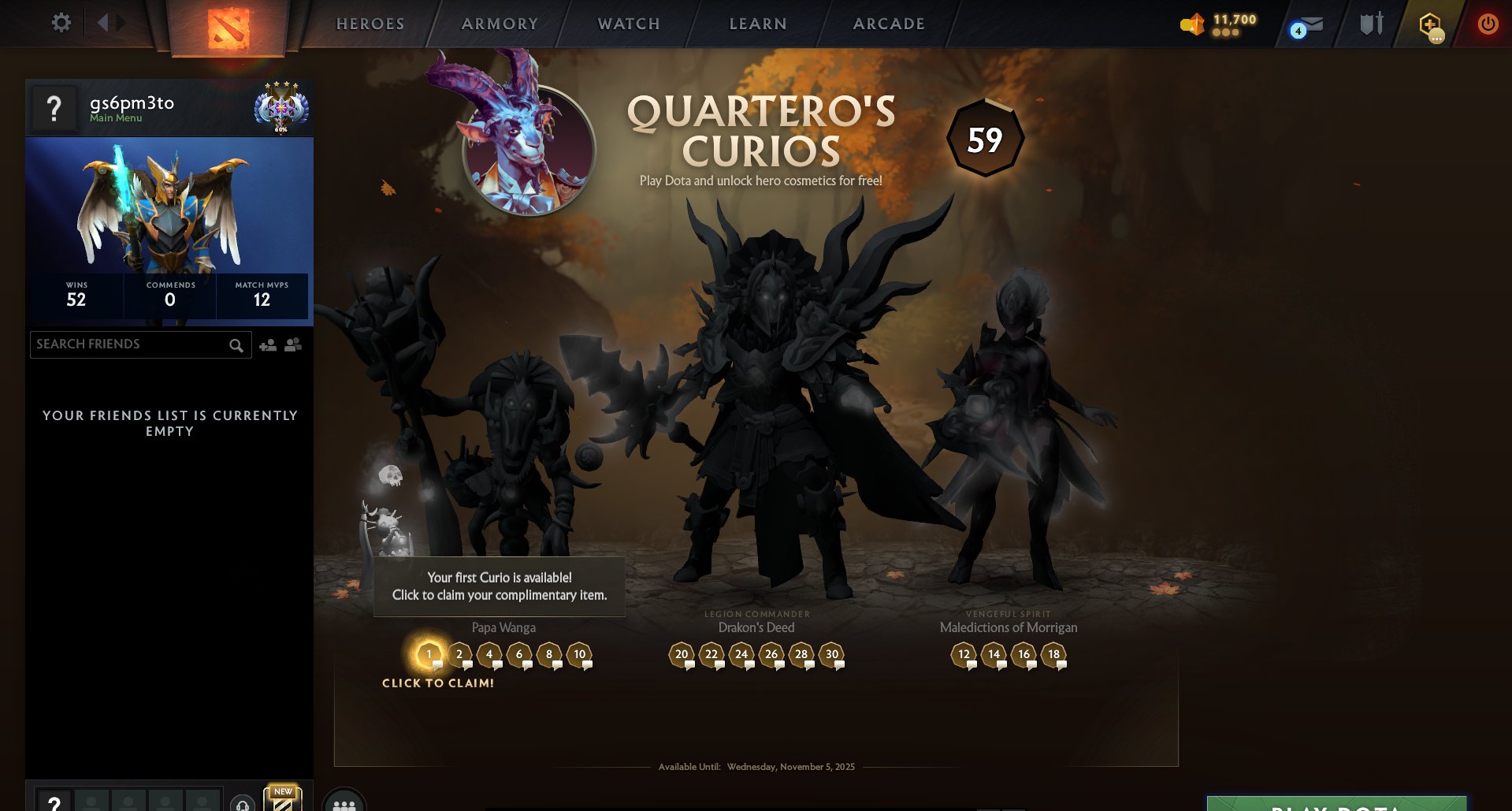This screenshot has width=1512, height=811.
Task: Switch to the WATCH tab
Action: tap(627, 24)
